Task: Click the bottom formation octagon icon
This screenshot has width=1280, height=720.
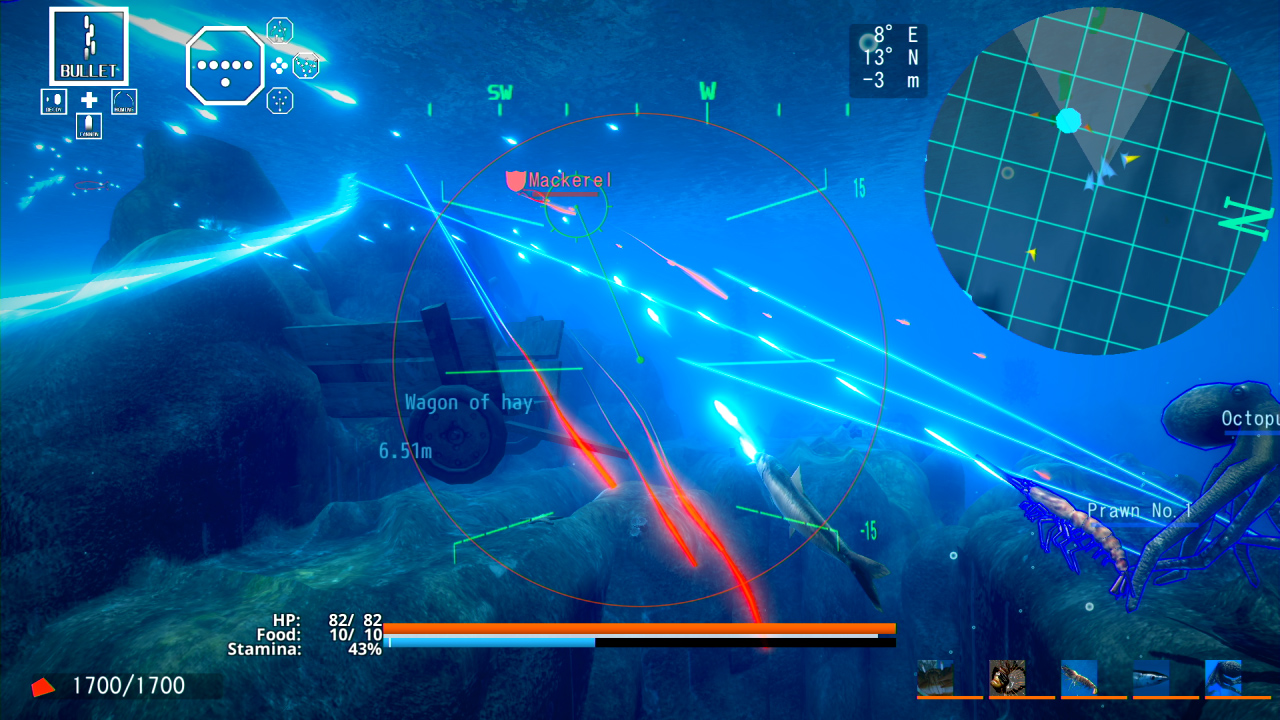Action: tap(279, 101)
